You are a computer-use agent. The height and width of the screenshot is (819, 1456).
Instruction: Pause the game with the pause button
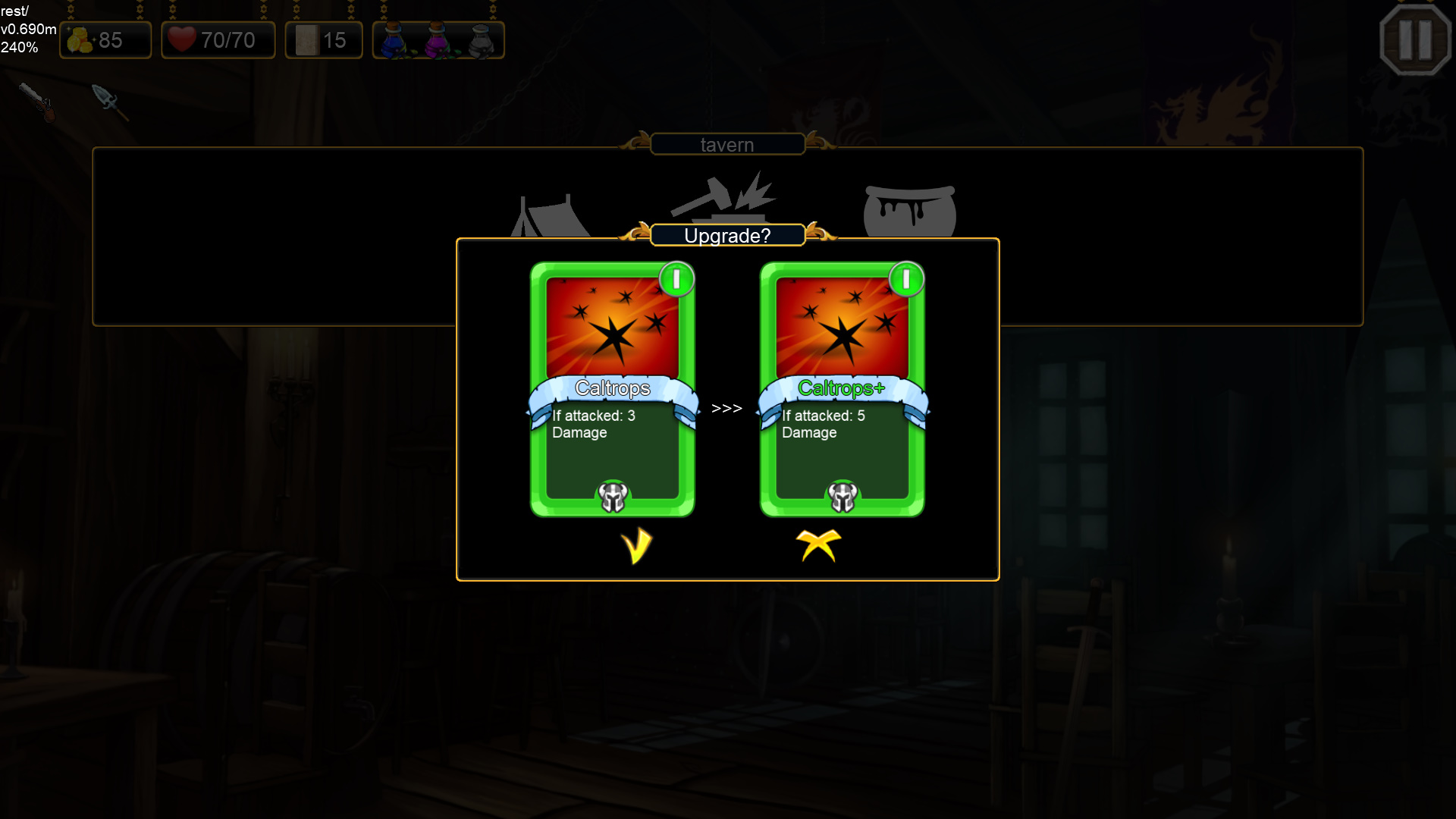(1415, 39)
